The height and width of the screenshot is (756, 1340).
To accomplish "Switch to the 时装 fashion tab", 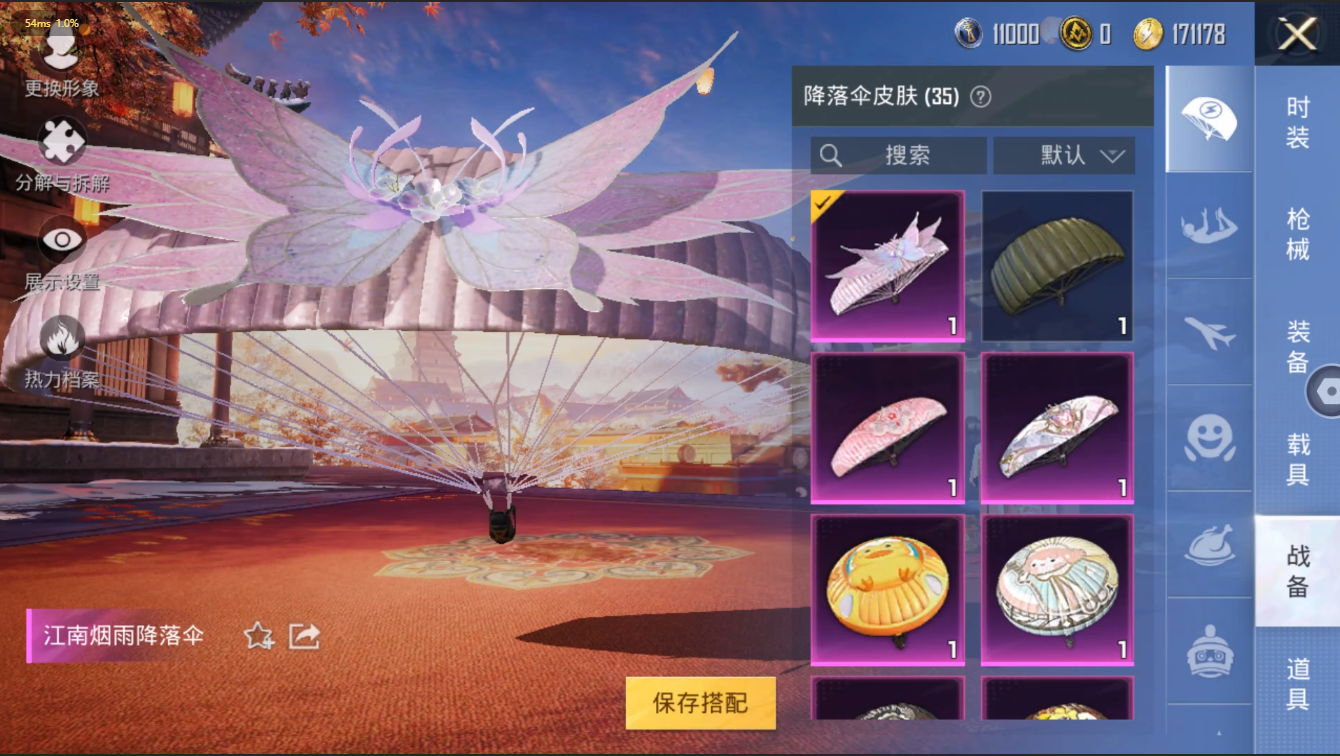I will click(x=1297, y=123).
